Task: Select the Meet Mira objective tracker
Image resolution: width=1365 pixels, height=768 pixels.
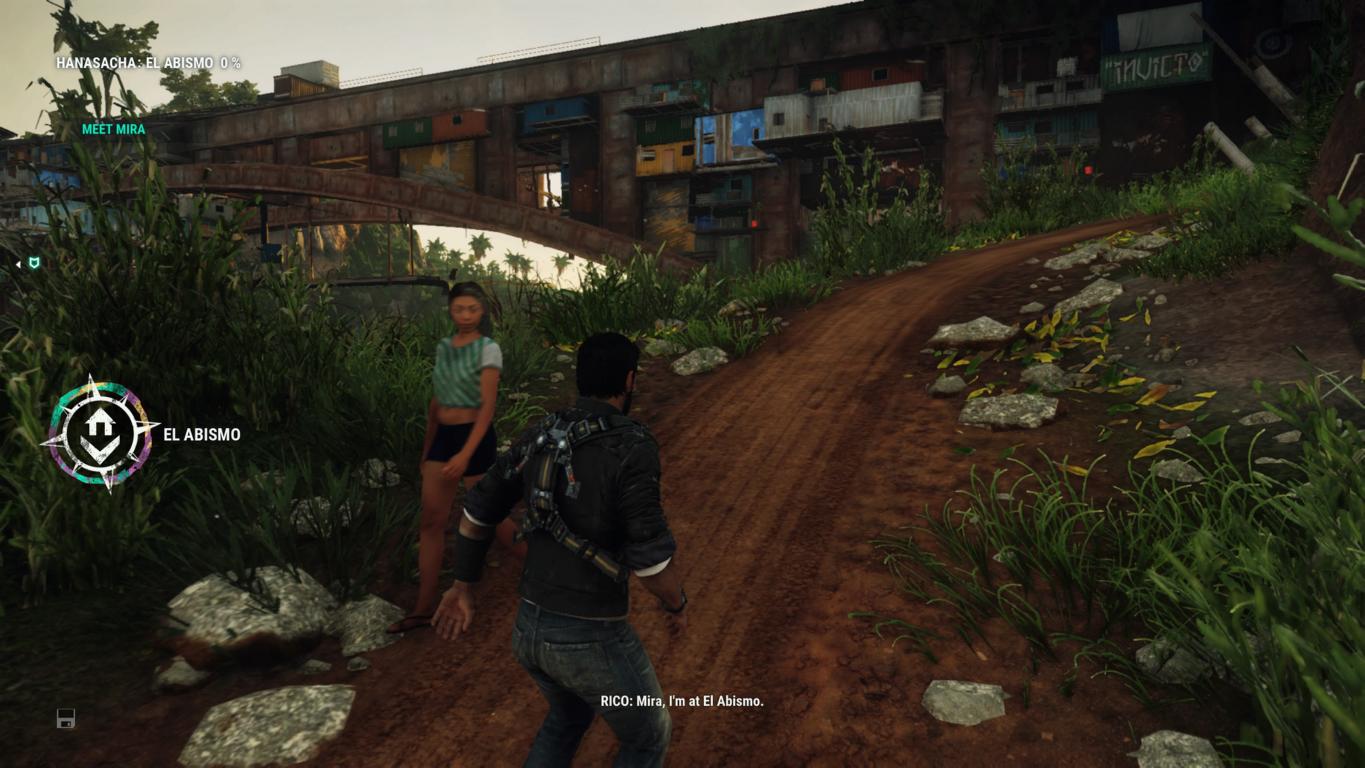Action: (113, 129)
